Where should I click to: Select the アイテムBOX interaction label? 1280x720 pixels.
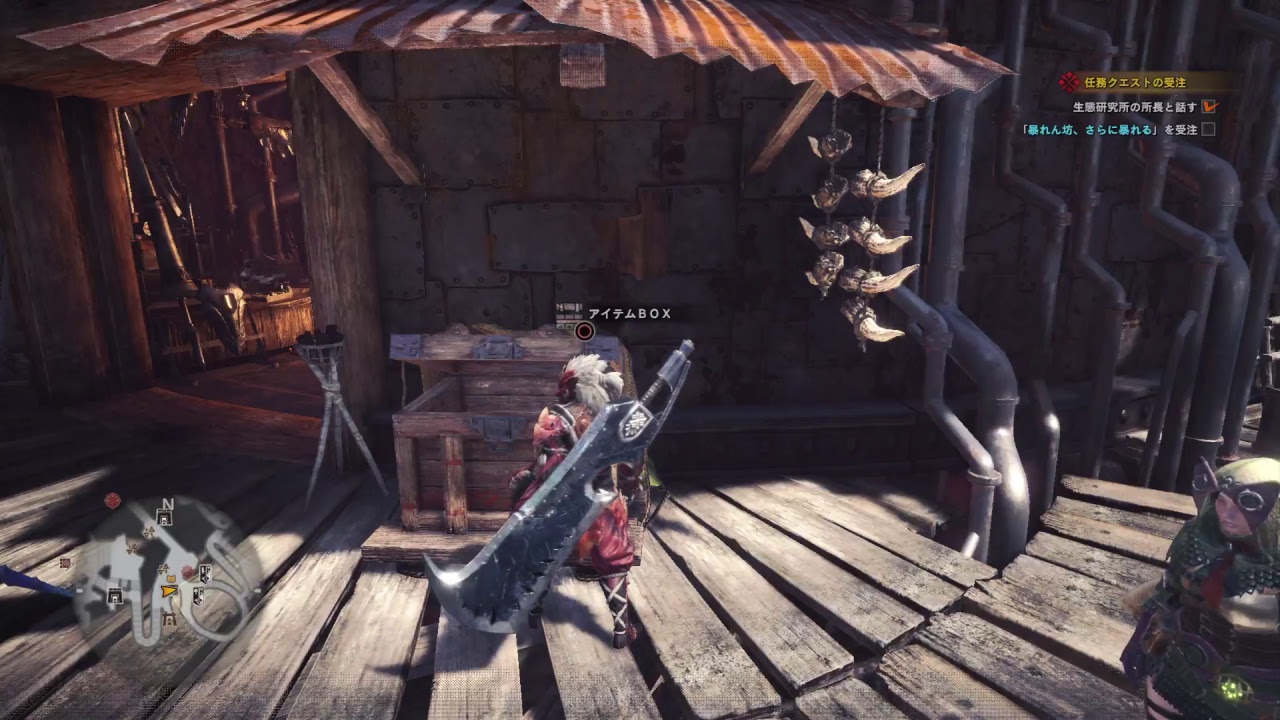coord(629,314)
